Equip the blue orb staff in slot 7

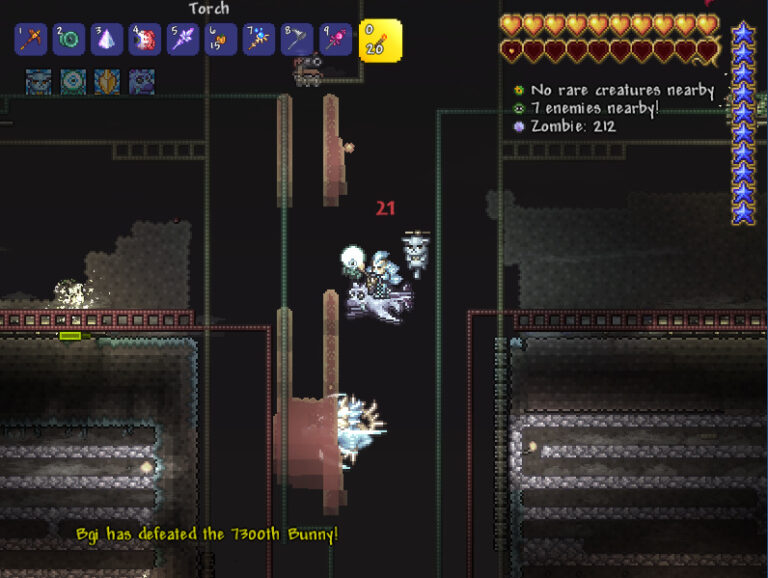click(x=259, y=40)
